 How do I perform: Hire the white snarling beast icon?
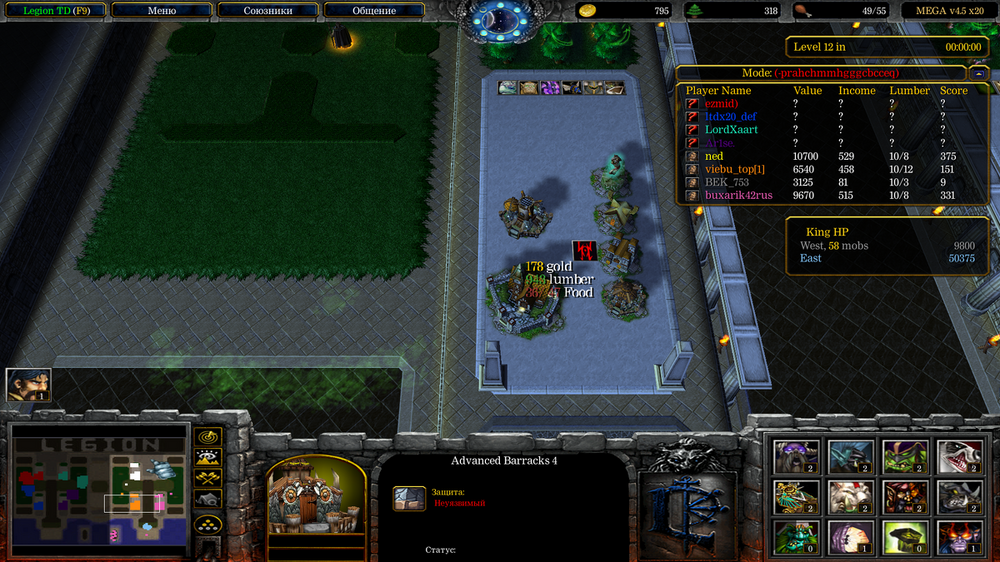[x=958, y=456]
